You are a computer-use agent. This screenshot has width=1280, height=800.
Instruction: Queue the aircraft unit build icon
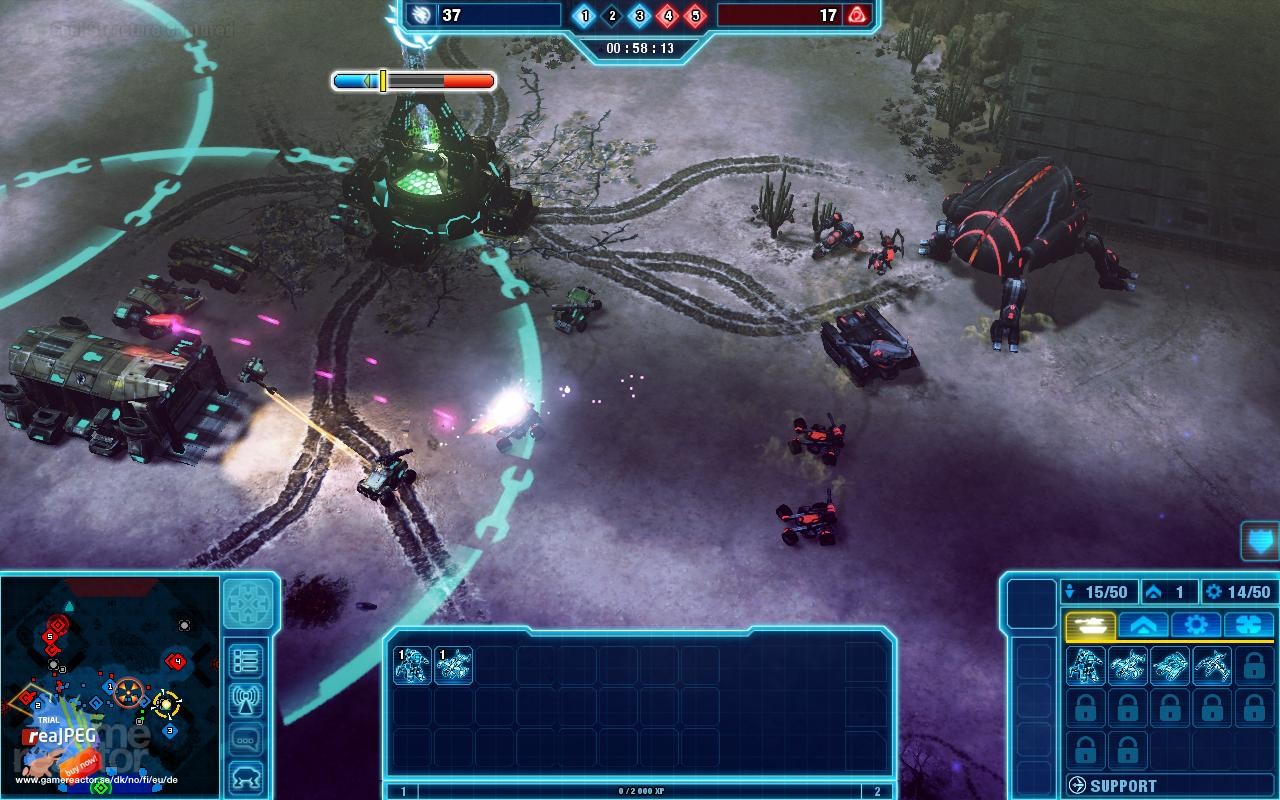[1211, 668]
